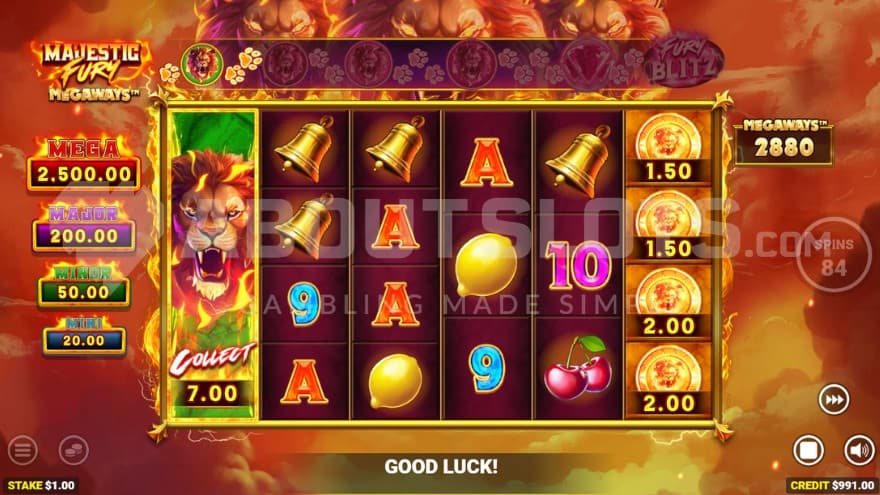Stop the spin with the square button
This screenshot has width=880, height=495.
pyautogui.click(x=809, y=450)
